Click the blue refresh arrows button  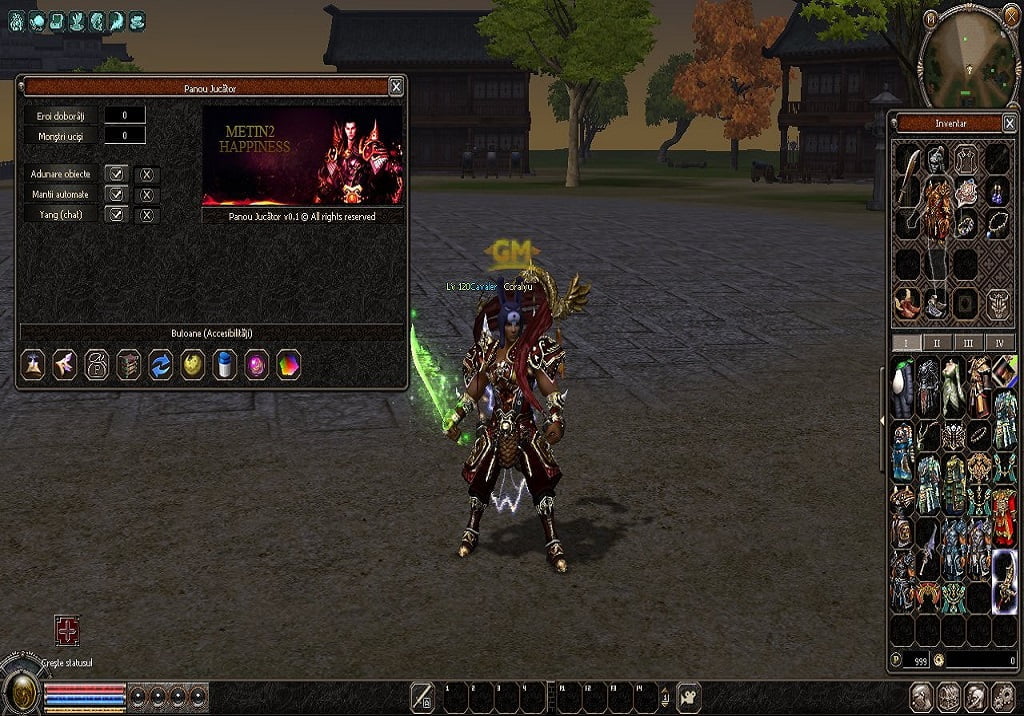160,364
